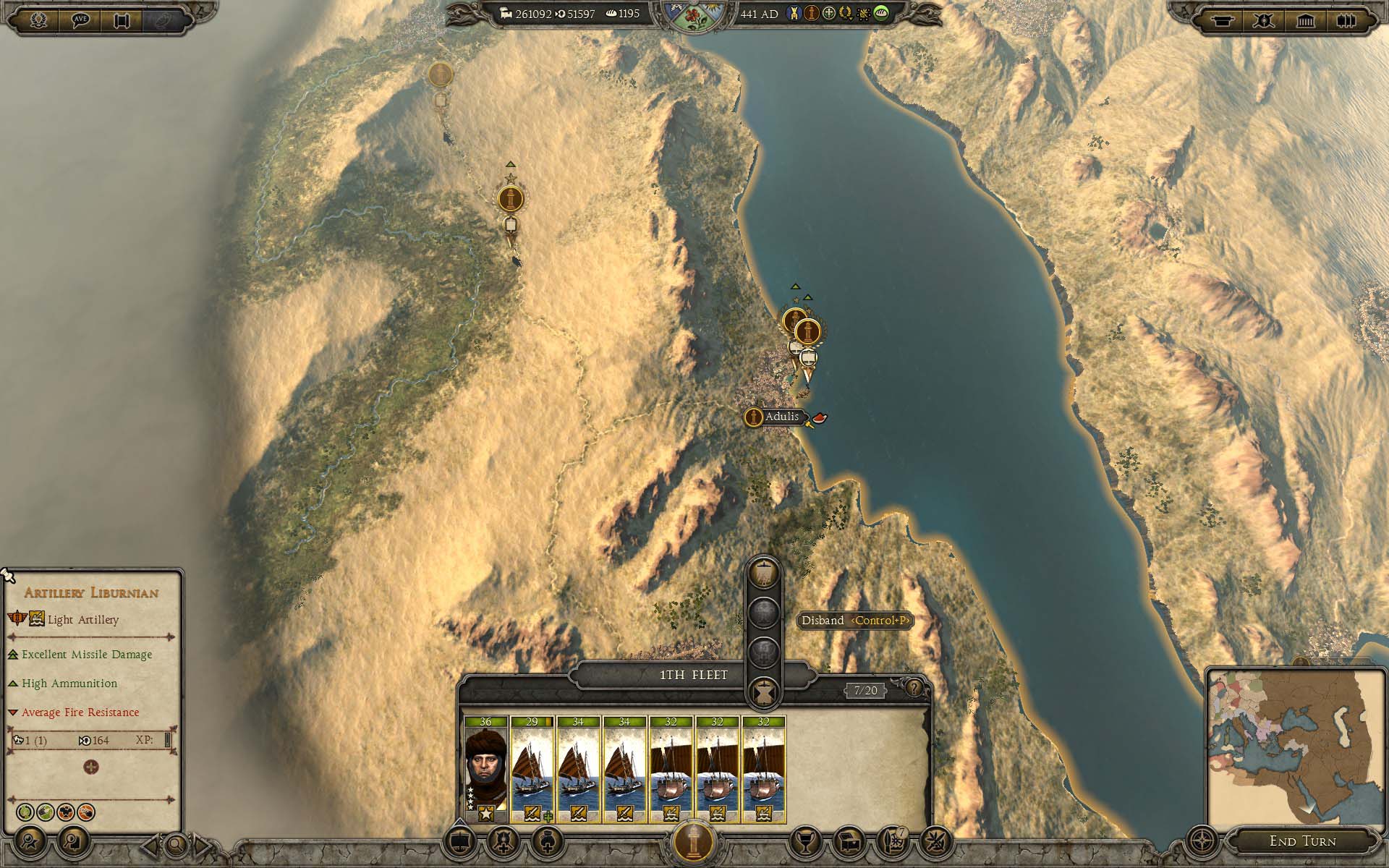Viewport: 1389px width, 868px height.
Task: Open the scroll button in the top-left bar
Action: point(121,20)
